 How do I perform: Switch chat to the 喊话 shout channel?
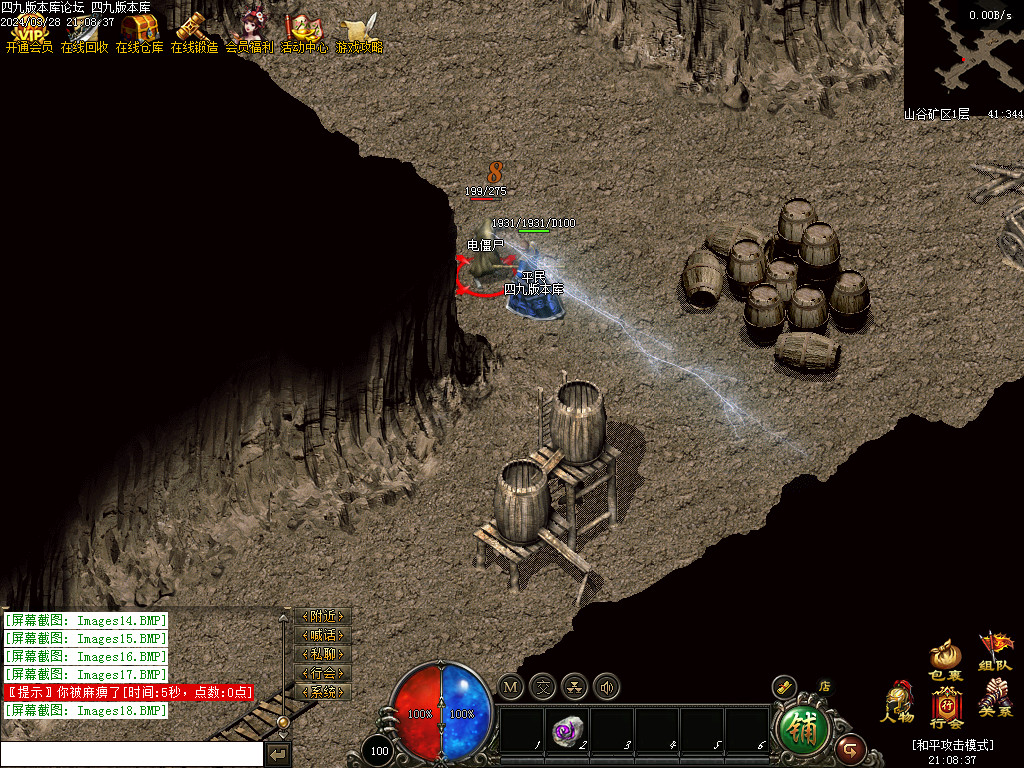(323, 636)
